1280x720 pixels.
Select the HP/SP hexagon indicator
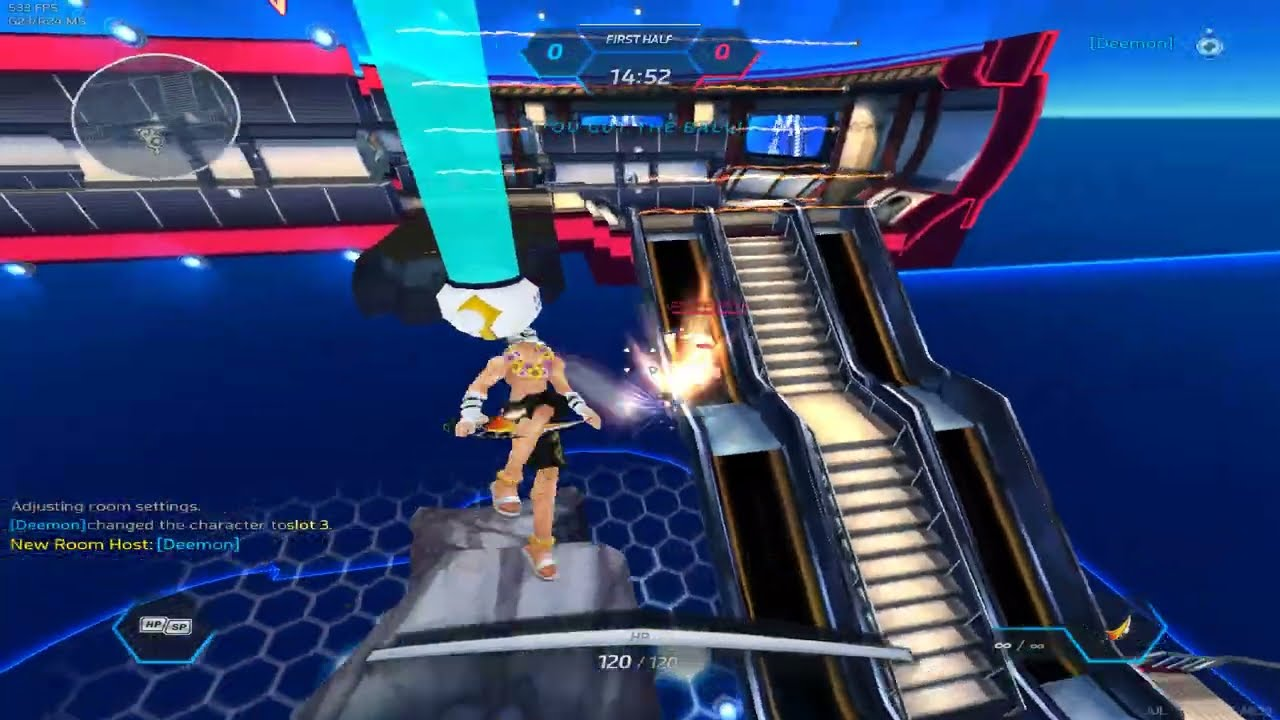click(x=165, y=626)
